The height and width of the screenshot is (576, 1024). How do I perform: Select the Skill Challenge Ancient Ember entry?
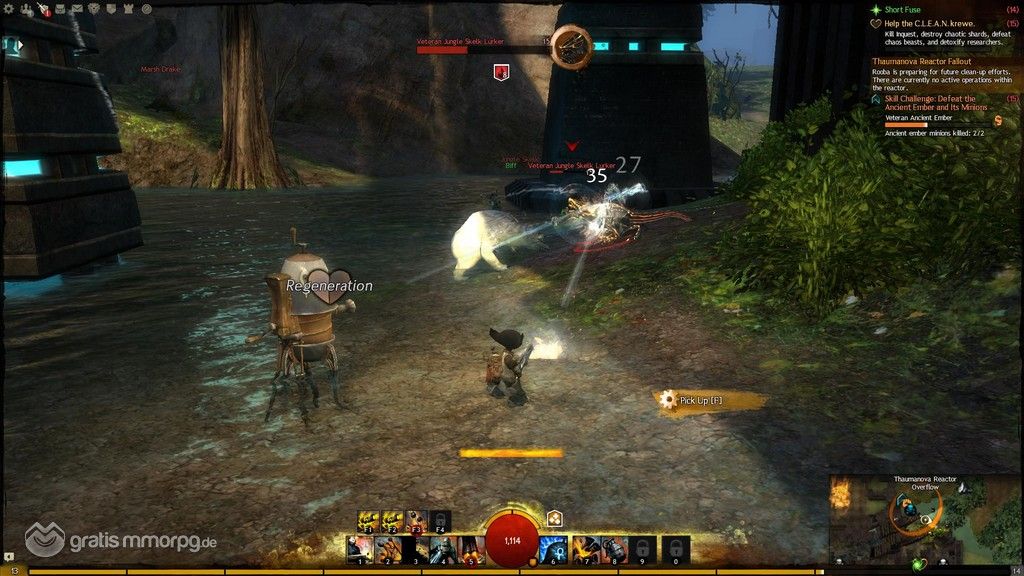(935, 102)
